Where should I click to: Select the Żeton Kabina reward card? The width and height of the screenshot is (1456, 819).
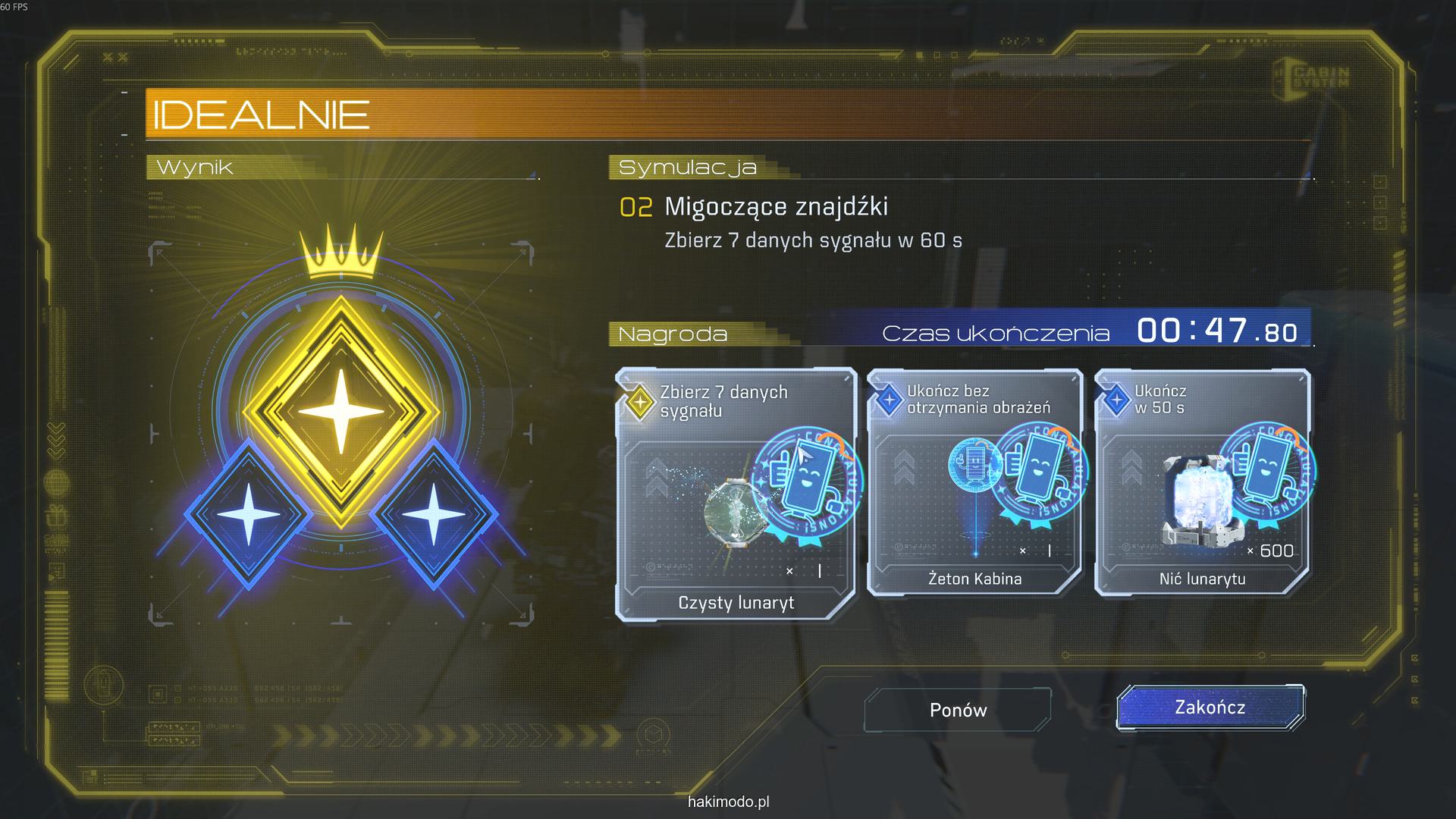pos(974,483)
